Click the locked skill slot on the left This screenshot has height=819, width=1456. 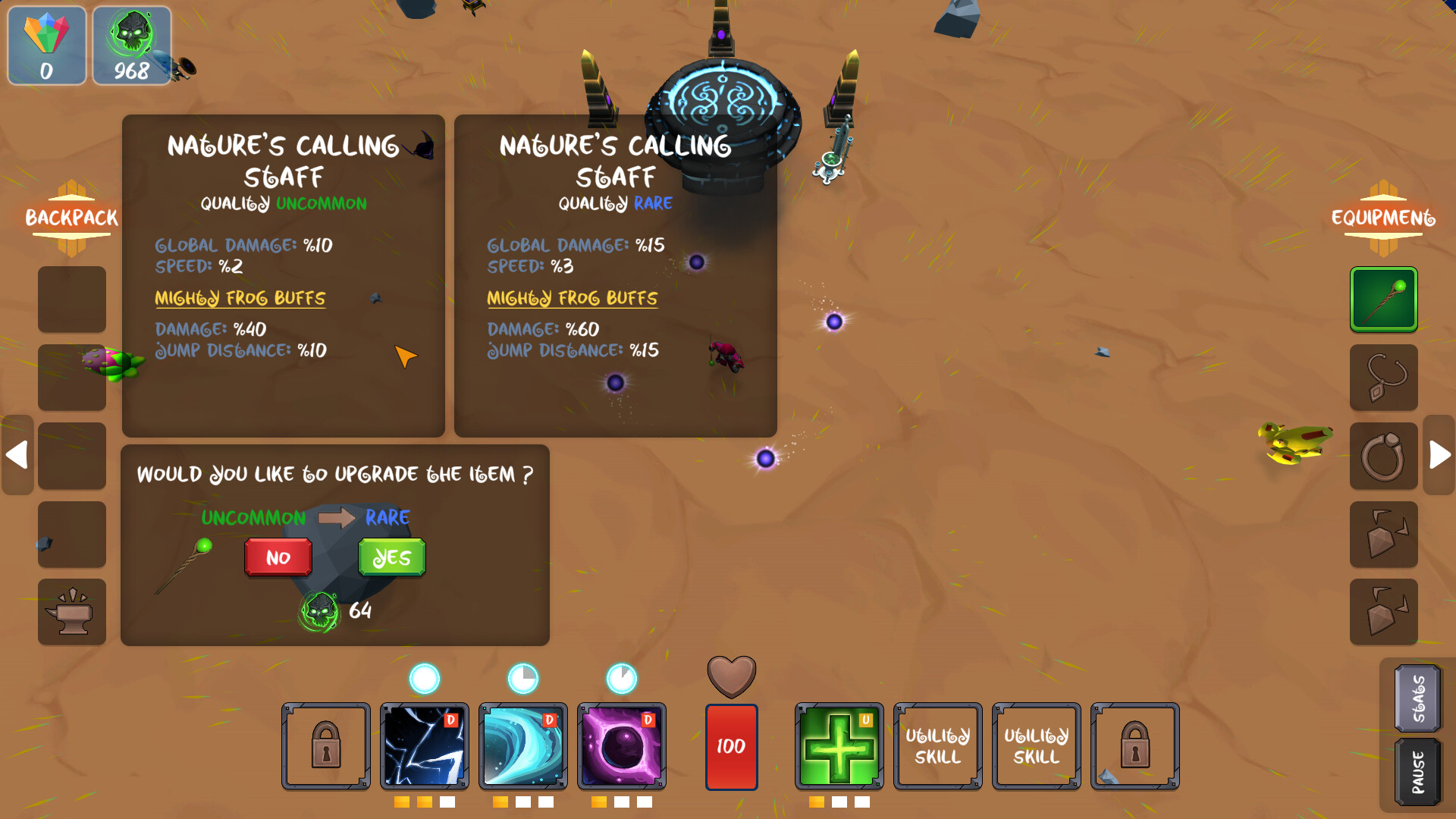tap(325, 746)
